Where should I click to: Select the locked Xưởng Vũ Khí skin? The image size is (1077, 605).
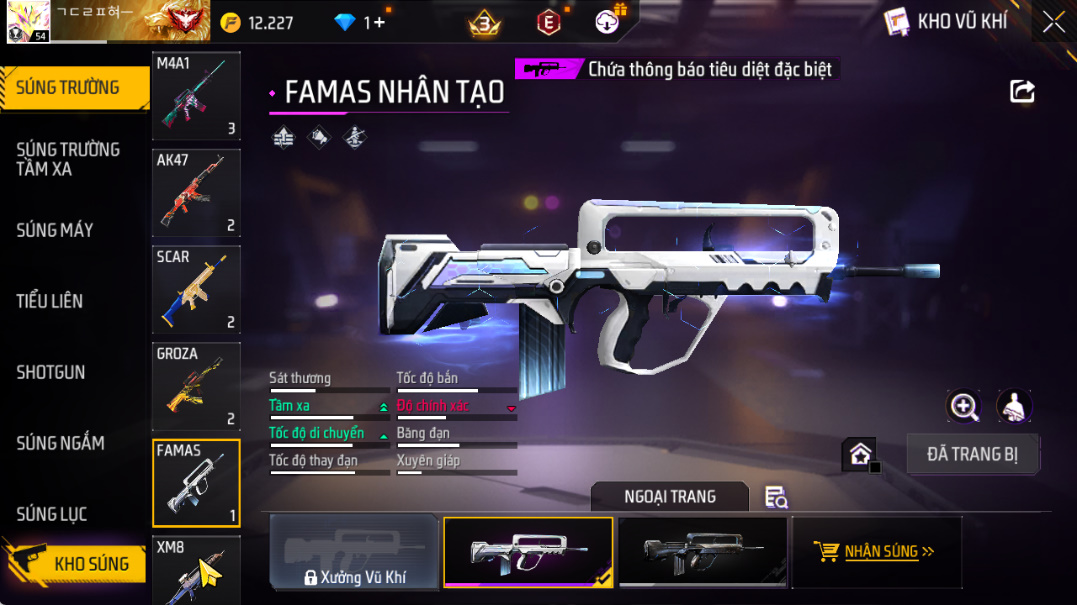[x=355, y=552]
